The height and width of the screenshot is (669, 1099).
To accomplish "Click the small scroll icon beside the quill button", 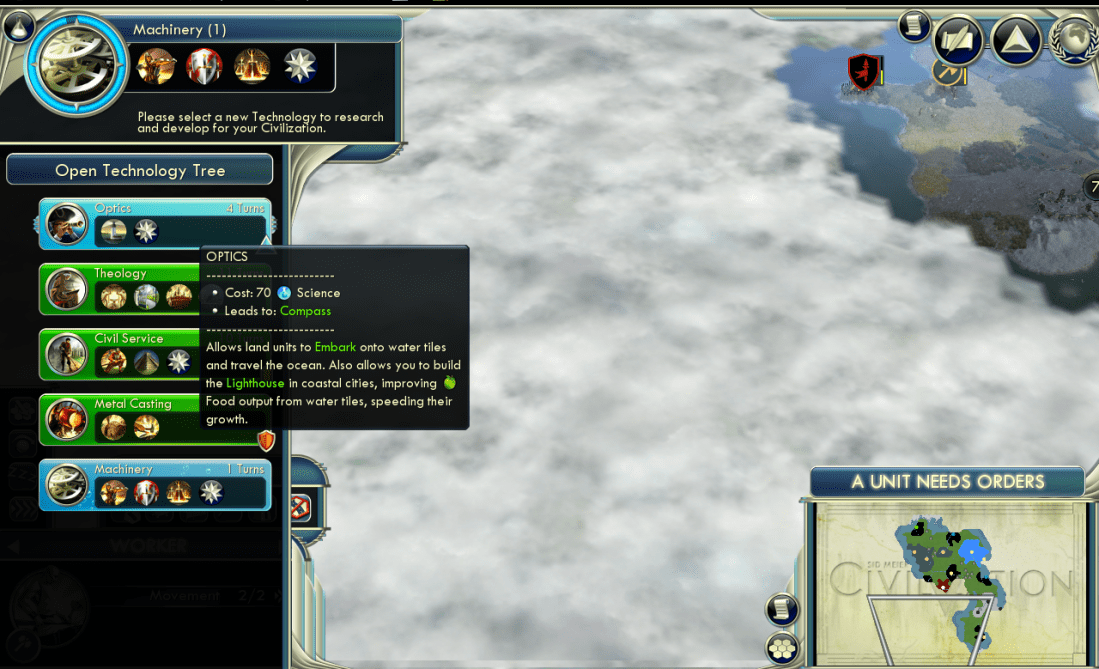I will (914, 26).
